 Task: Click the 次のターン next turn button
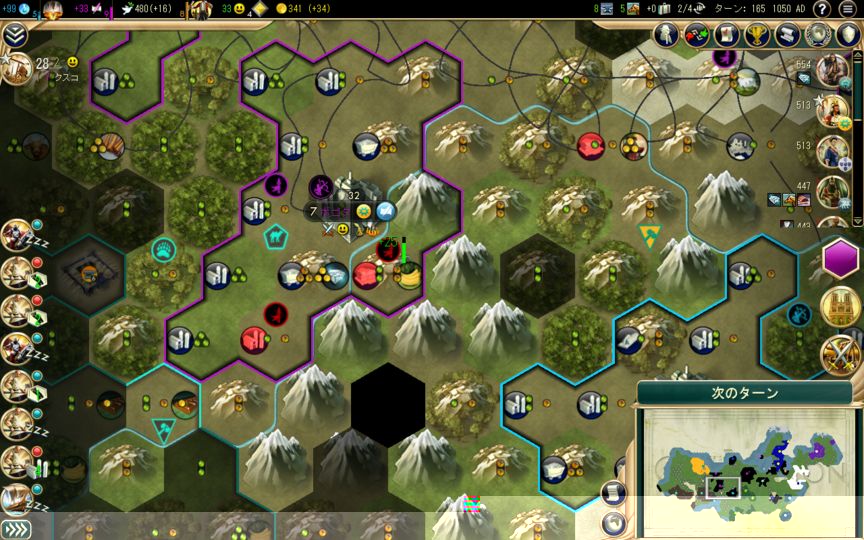[744, 394]
